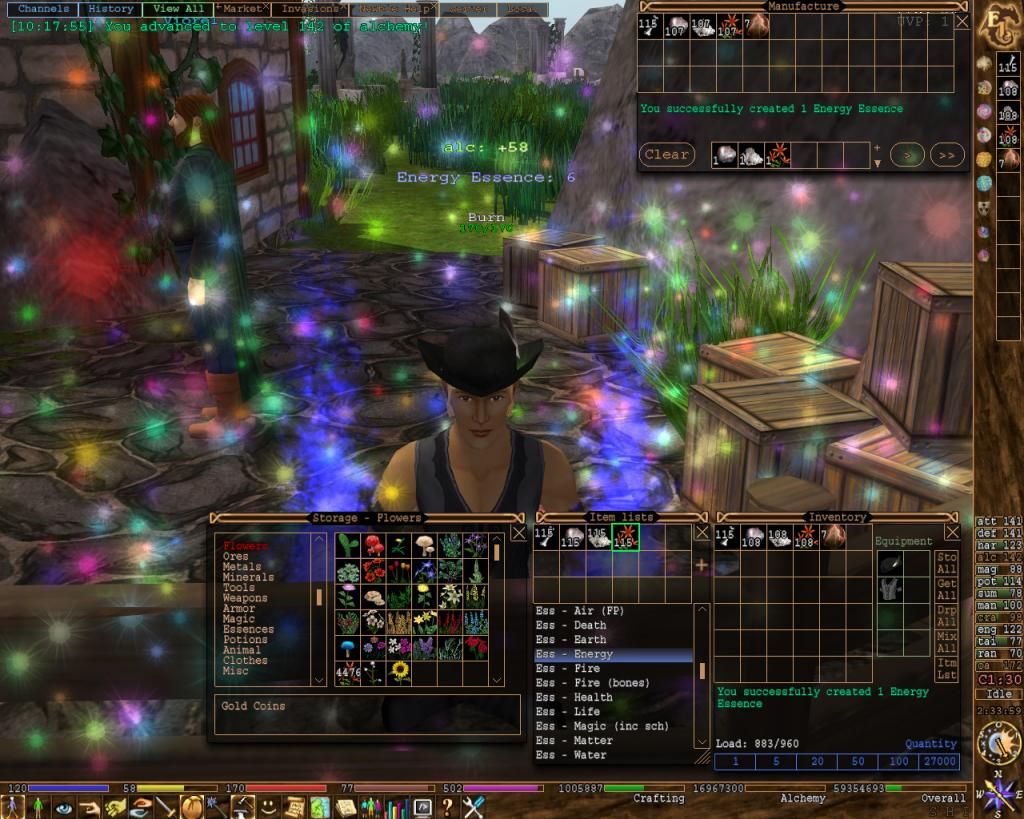Select the View All chat tab
This screenshot has height=819, width=1024.
tap(177, 9)
